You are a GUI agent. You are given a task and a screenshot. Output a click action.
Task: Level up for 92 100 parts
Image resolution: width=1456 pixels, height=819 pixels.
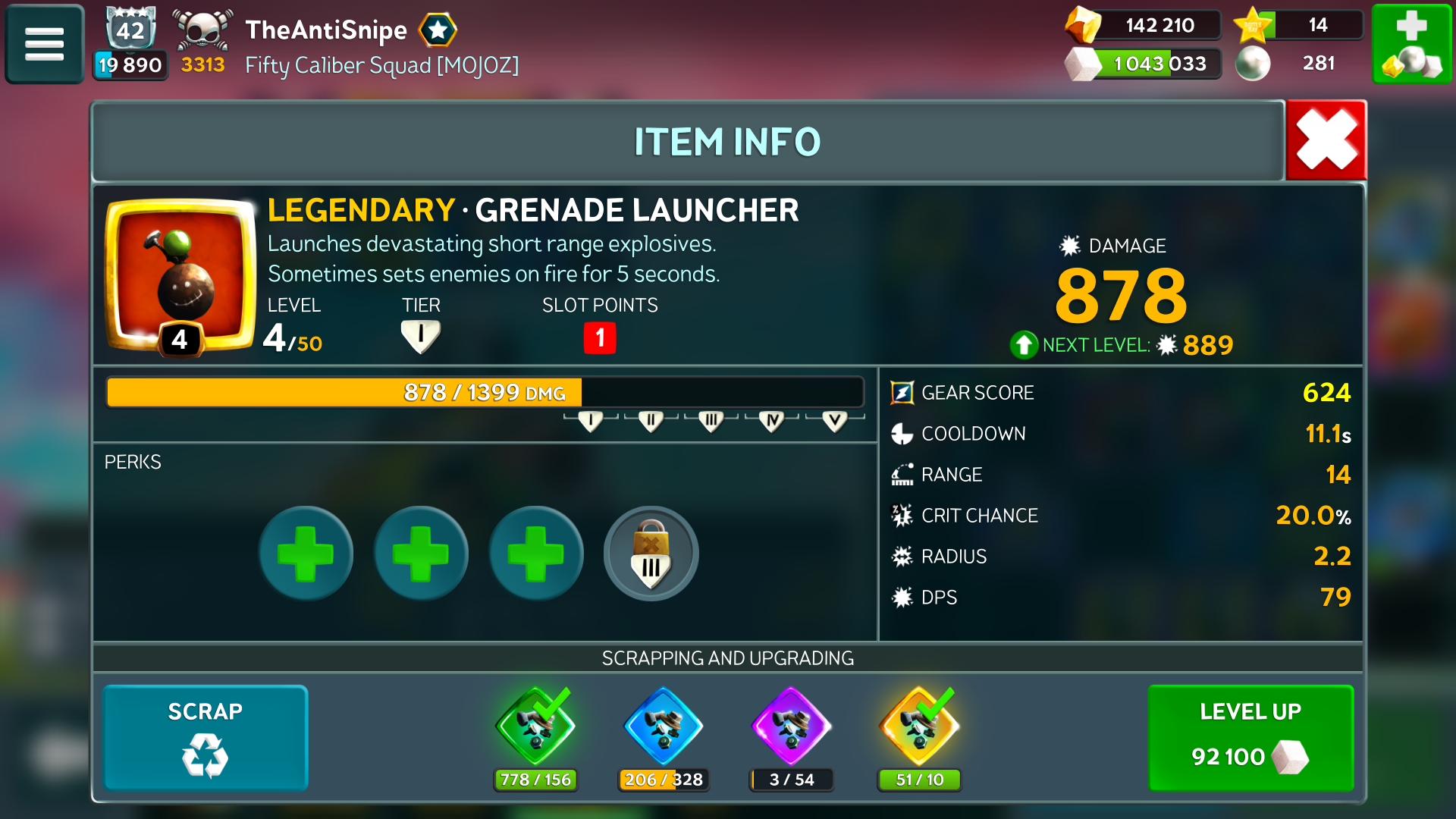1250,738
